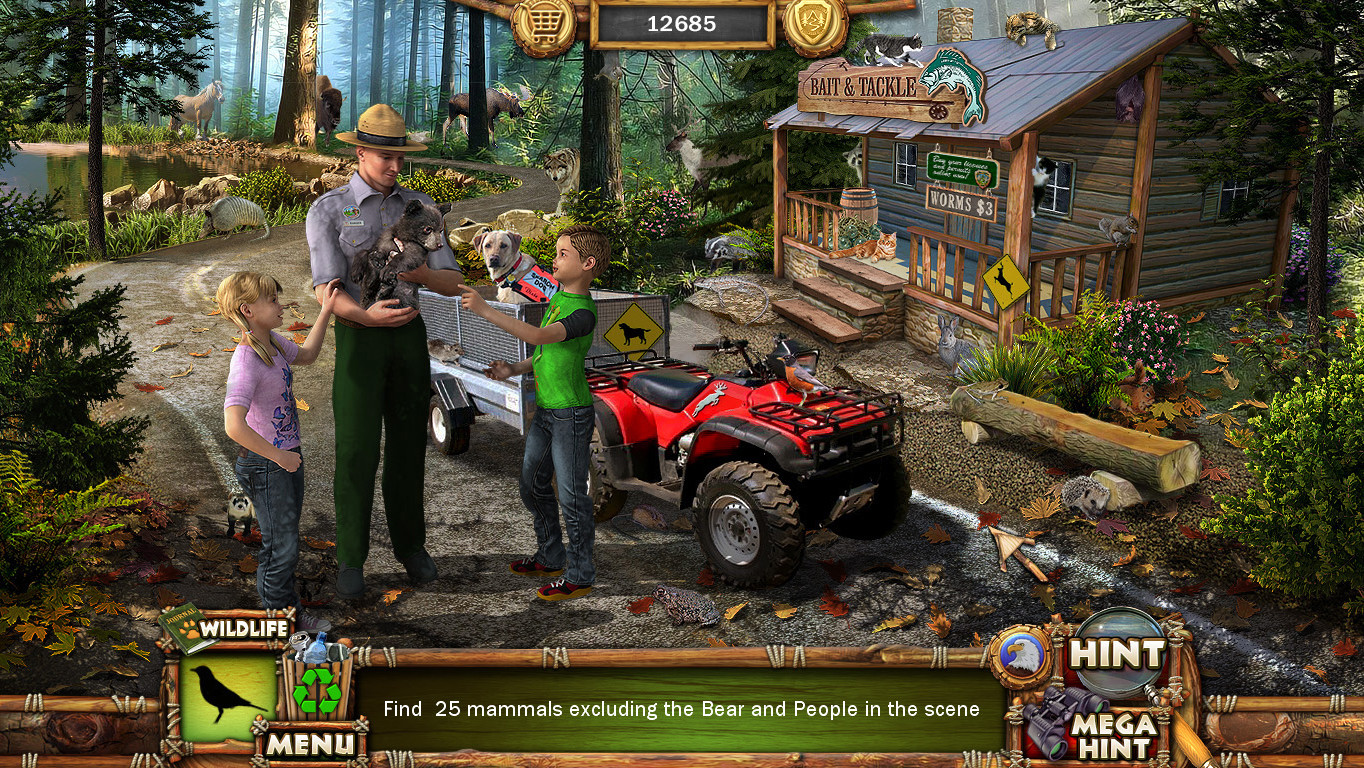The image size is (1364, 768).
Task: Click the Find 25 mammals objective banner
Action: pos(682,708)
